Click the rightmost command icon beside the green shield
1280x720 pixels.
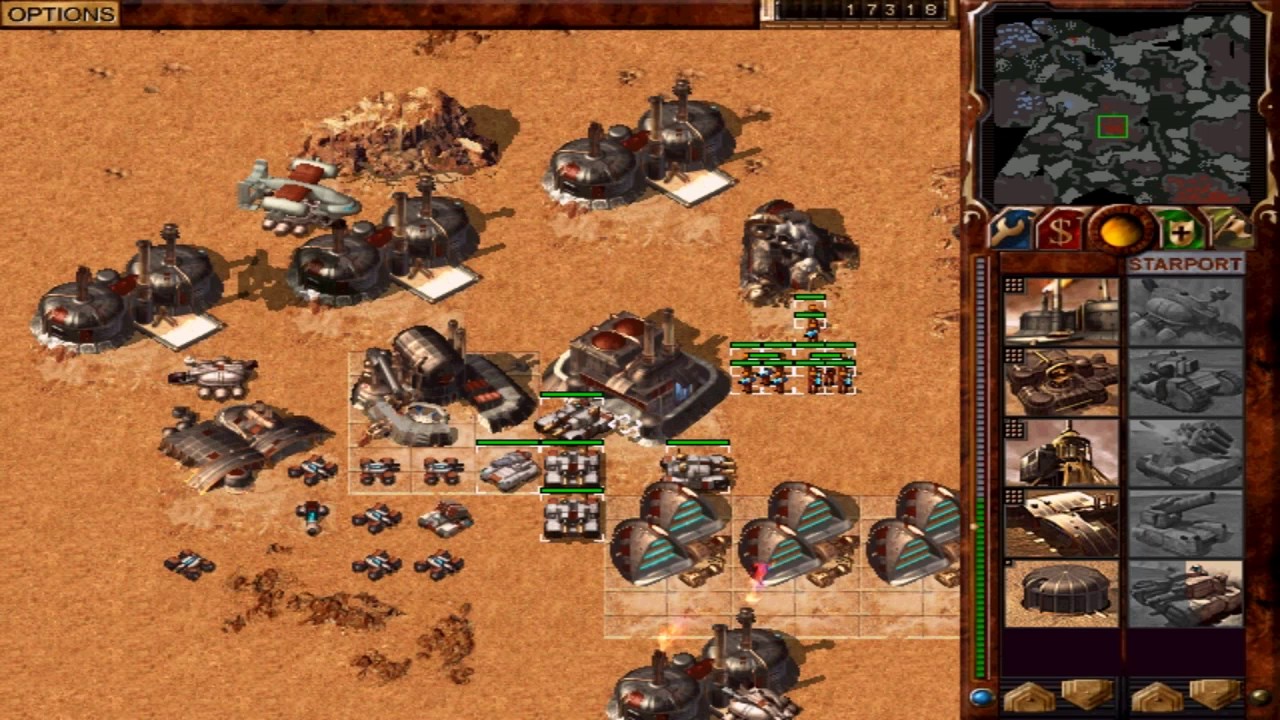(x=1230, y=231)
